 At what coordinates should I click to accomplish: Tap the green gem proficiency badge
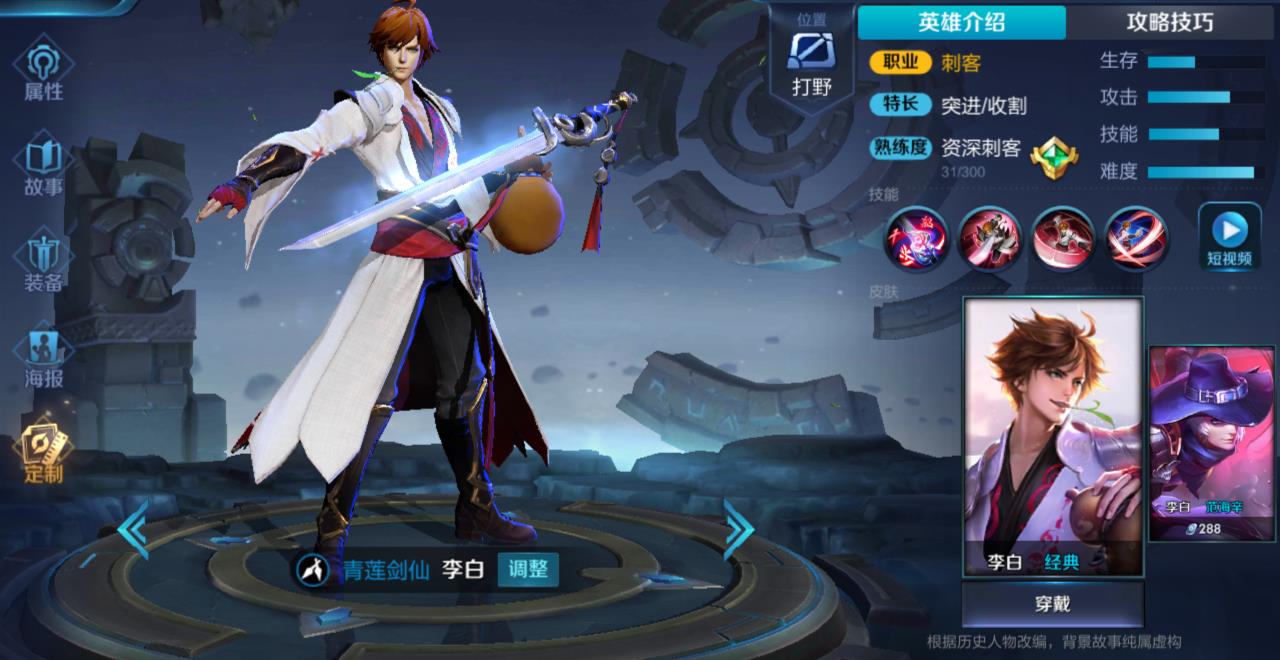click(x=1053, y=156)
